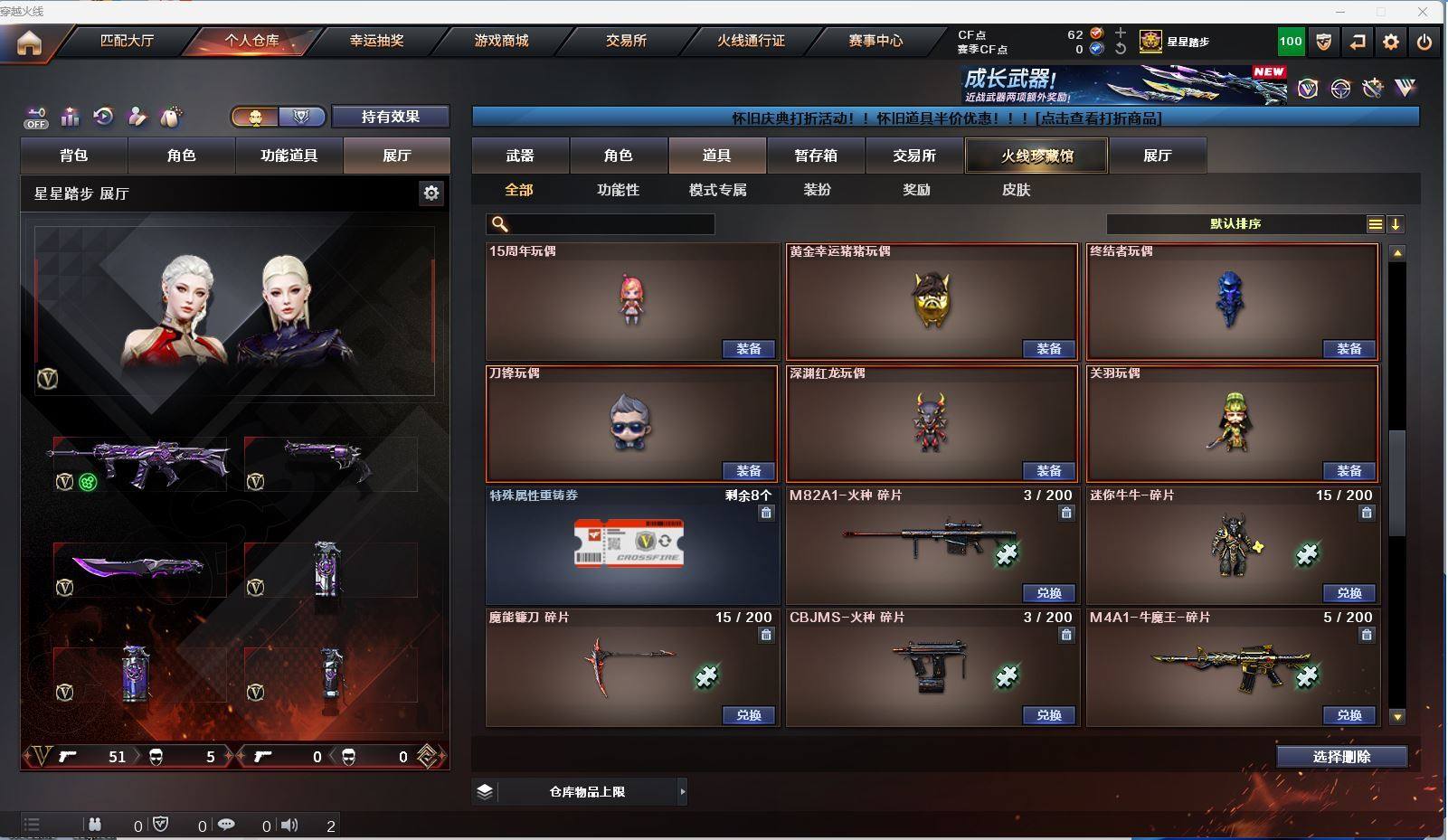Visit the 赛事中心 tournament center
The height and width of the screenshot is (840, 1448).
point(875,41)
